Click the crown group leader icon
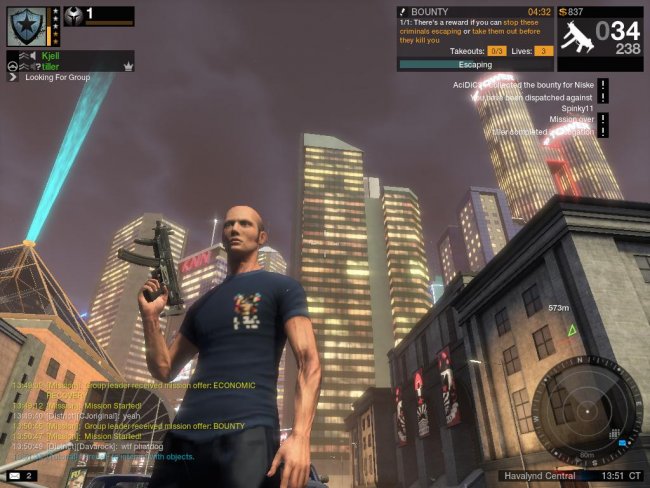 pos(128,66)
